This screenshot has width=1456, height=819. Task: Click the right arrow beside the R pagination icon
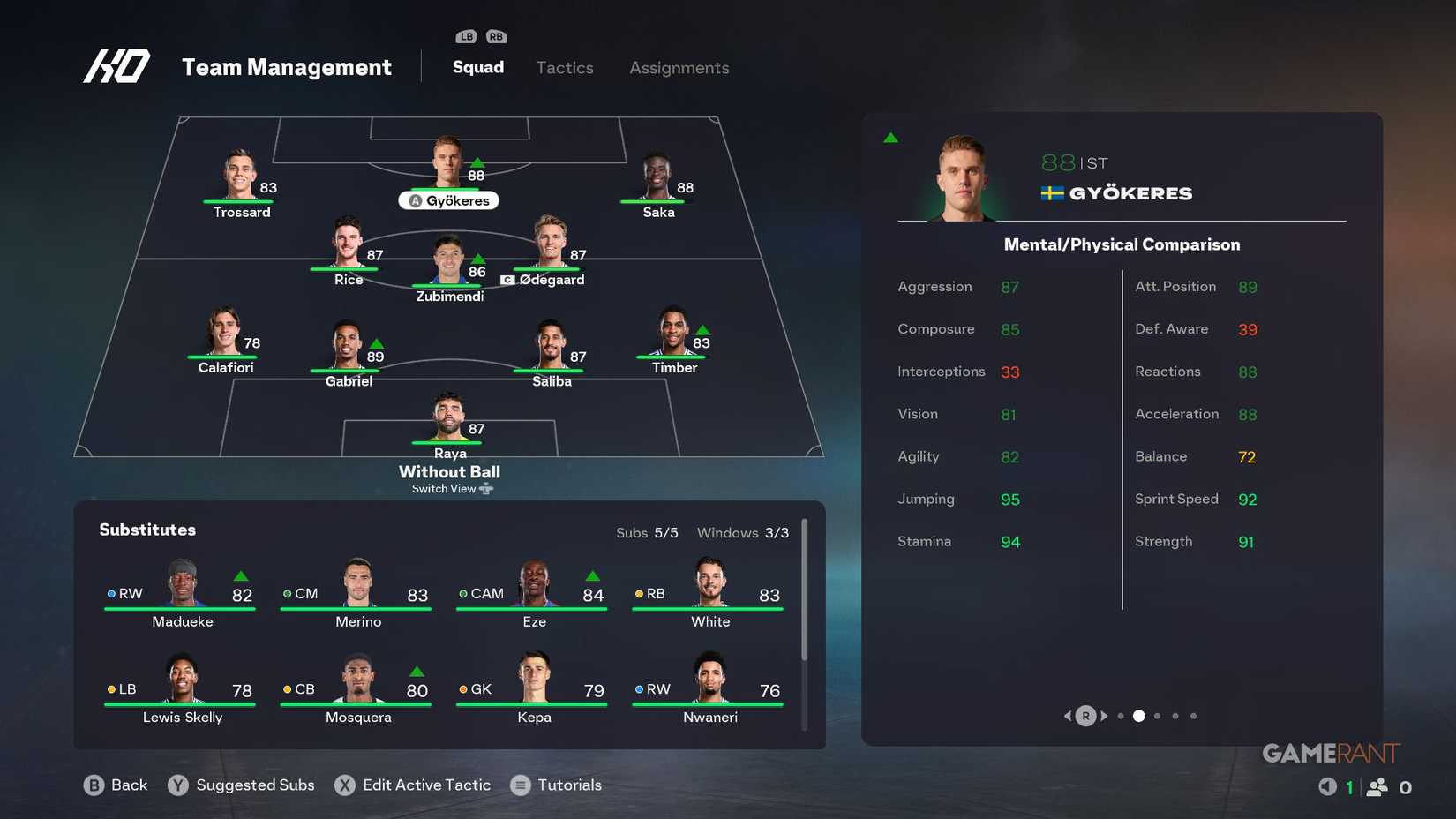pos(1104,716)
